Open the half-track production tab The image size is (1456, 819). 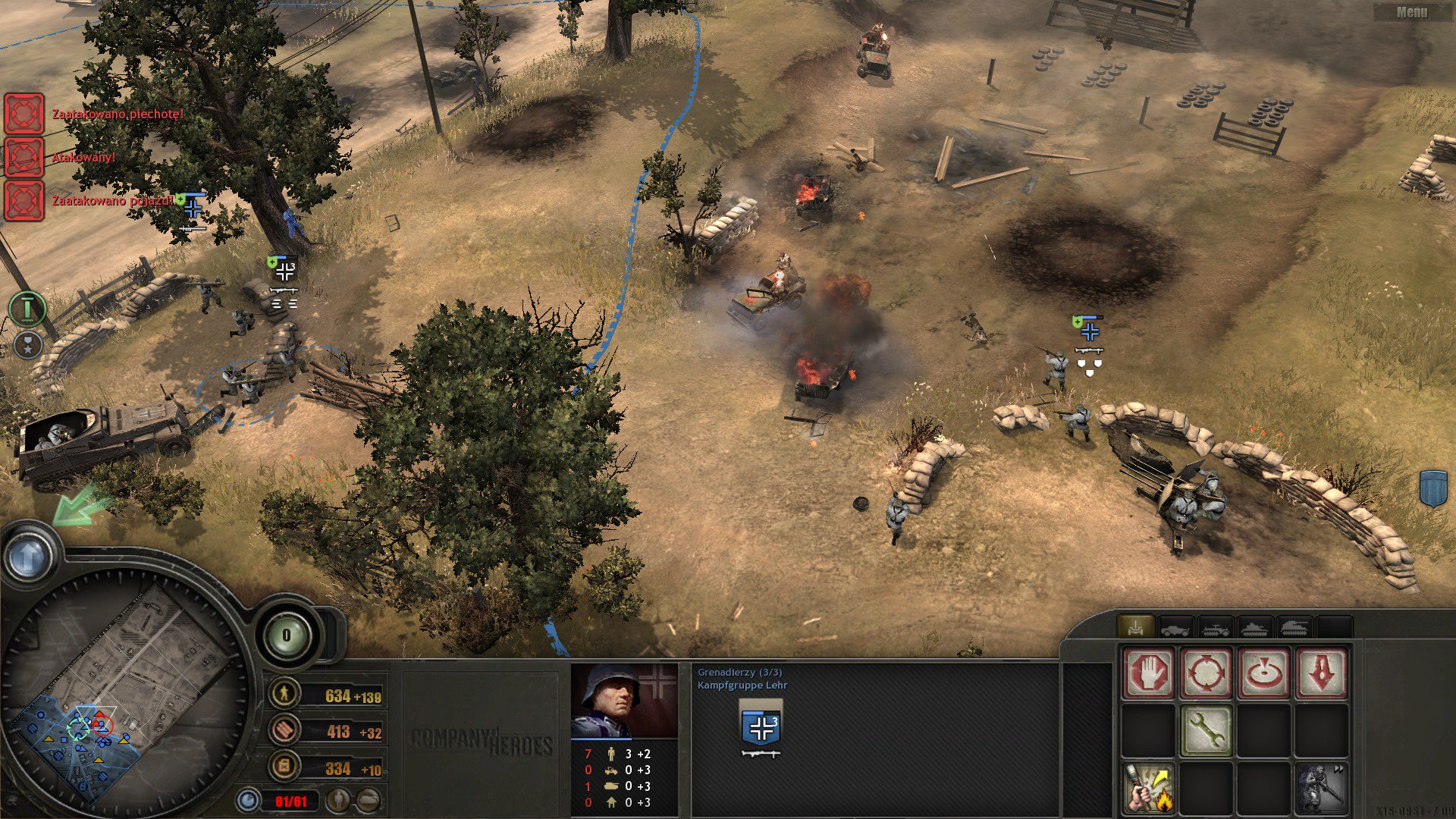pyautogui.click(x=1214, y=627)
